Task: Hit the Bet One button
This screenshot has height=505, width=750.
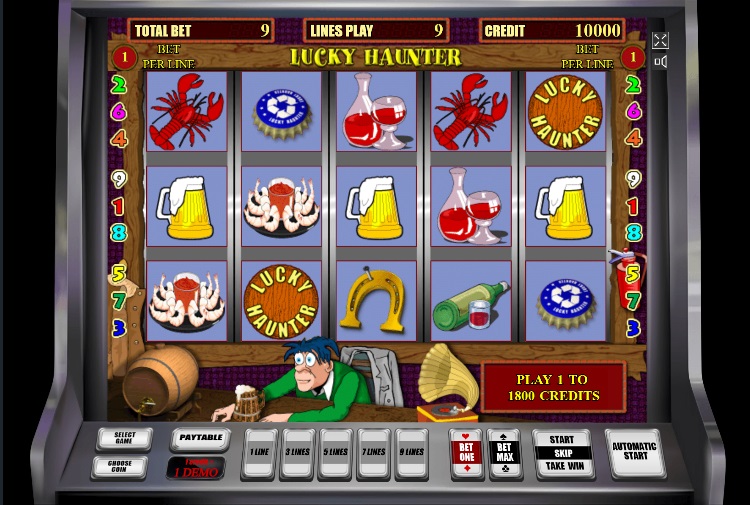Action: pos(466,453)
